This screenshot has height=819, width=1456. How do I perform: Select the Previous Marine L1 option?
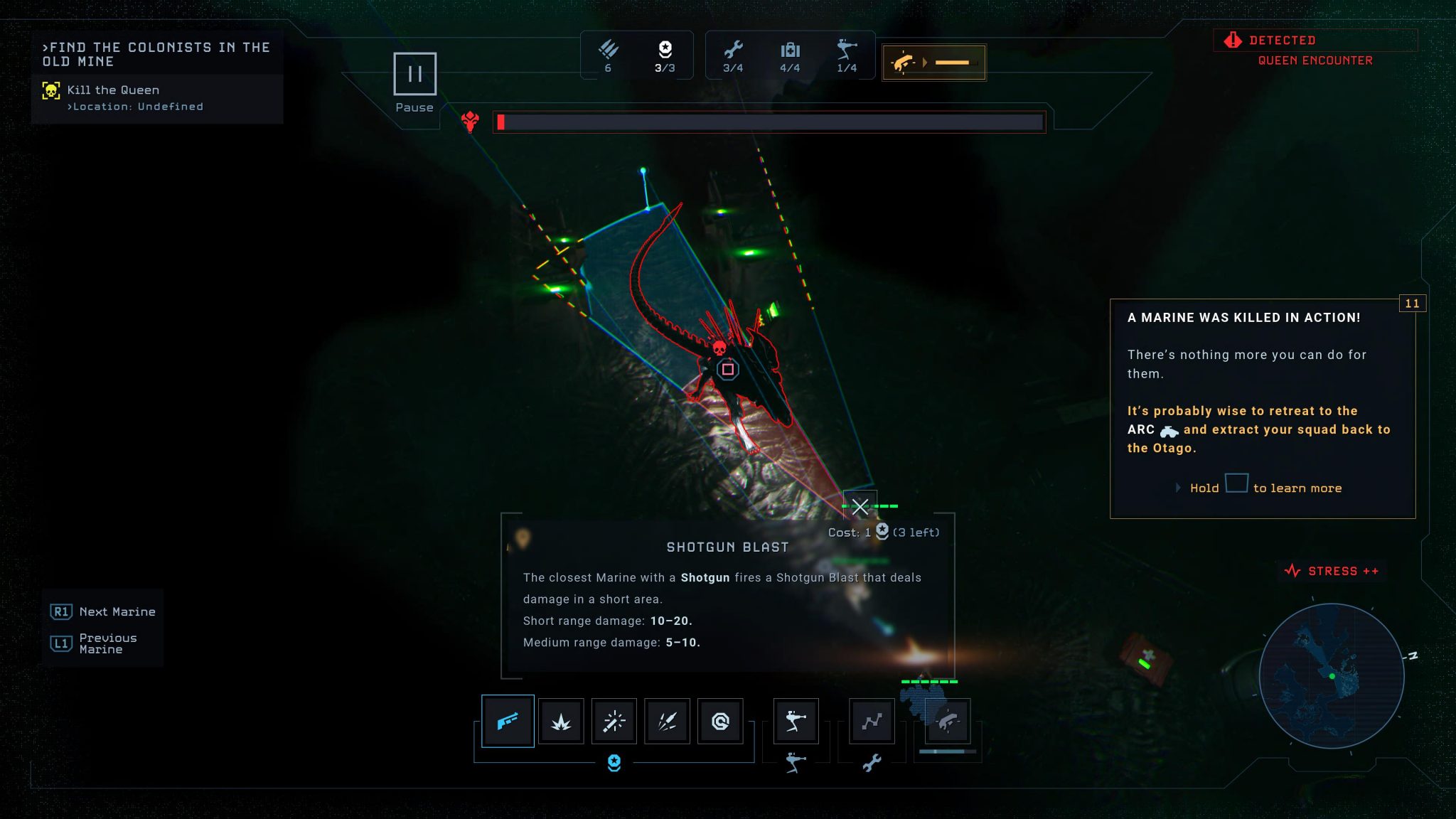pos(102,643)
